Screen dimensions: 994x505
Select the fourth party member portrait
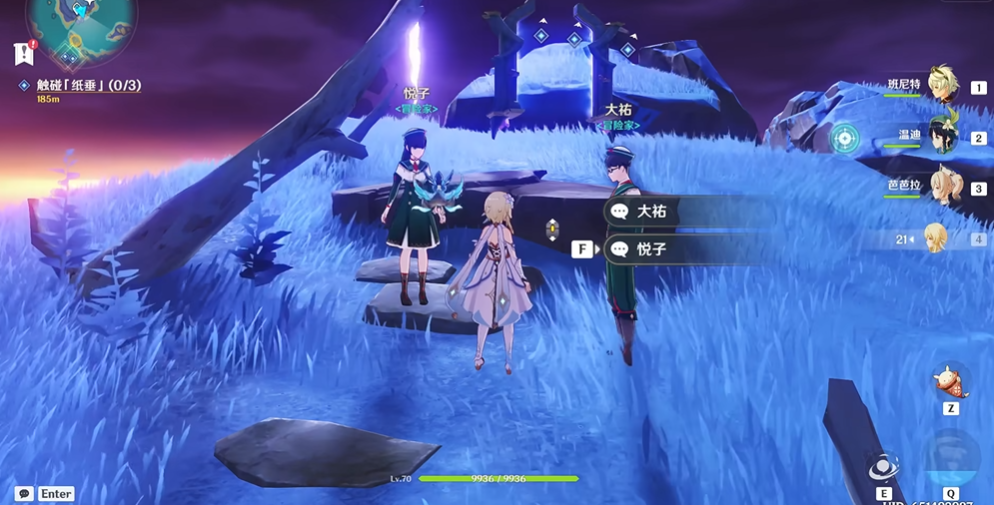point(937,238)
